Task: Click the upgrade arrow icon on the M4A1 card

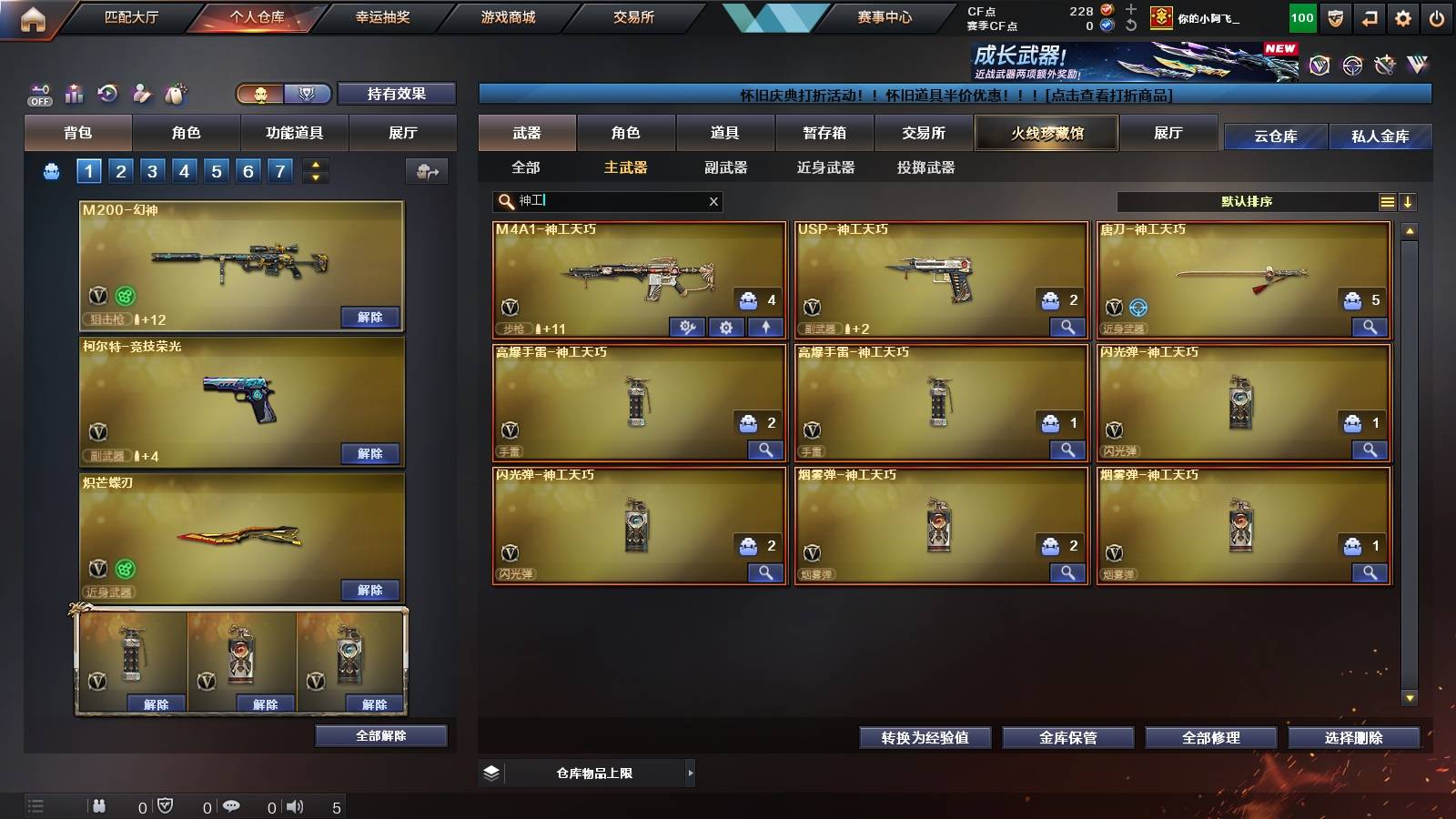Action: (765, 328)
